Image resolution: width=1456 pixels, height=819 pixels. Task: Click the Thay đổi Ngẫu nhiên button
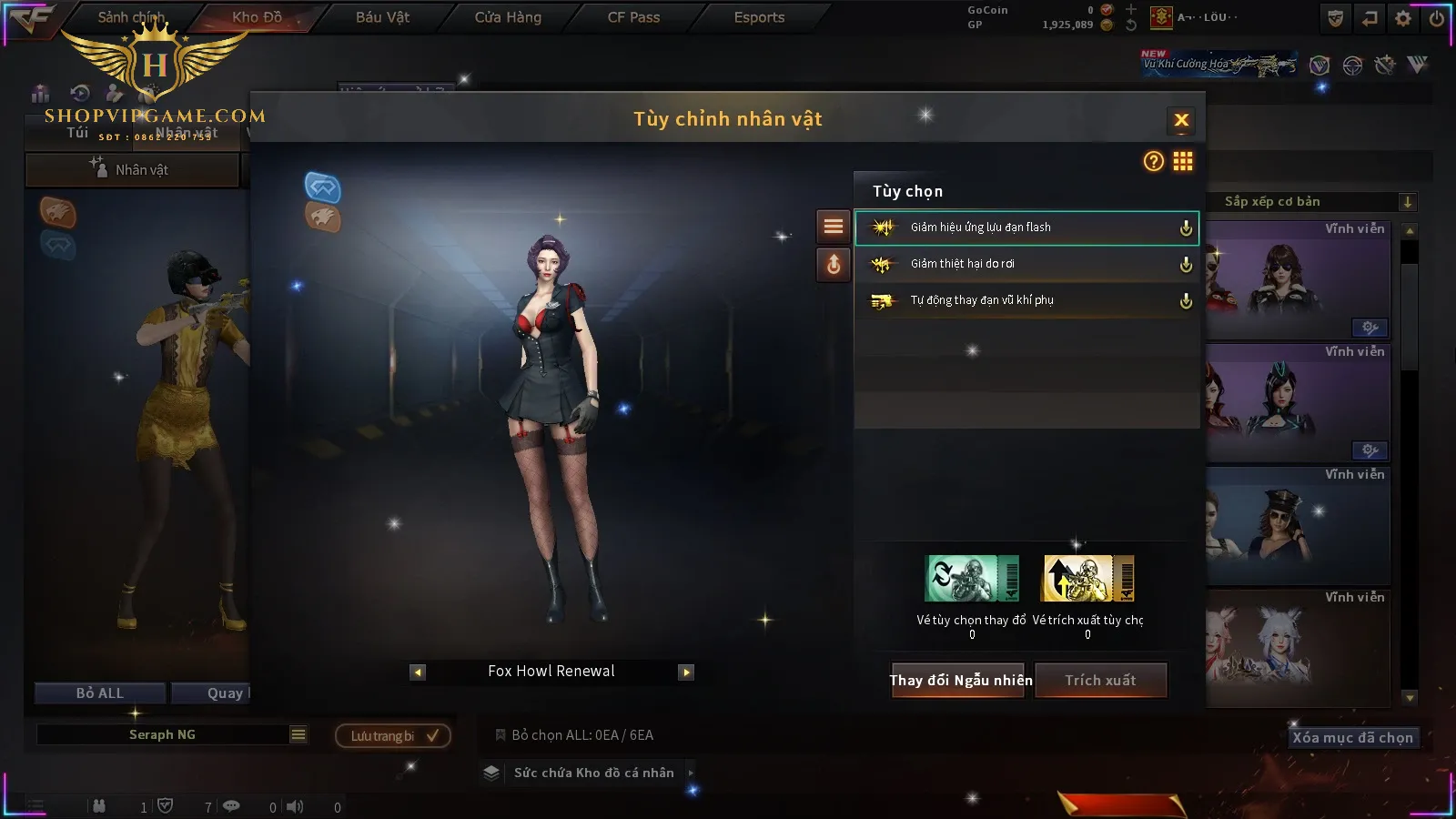coord(960,681)
